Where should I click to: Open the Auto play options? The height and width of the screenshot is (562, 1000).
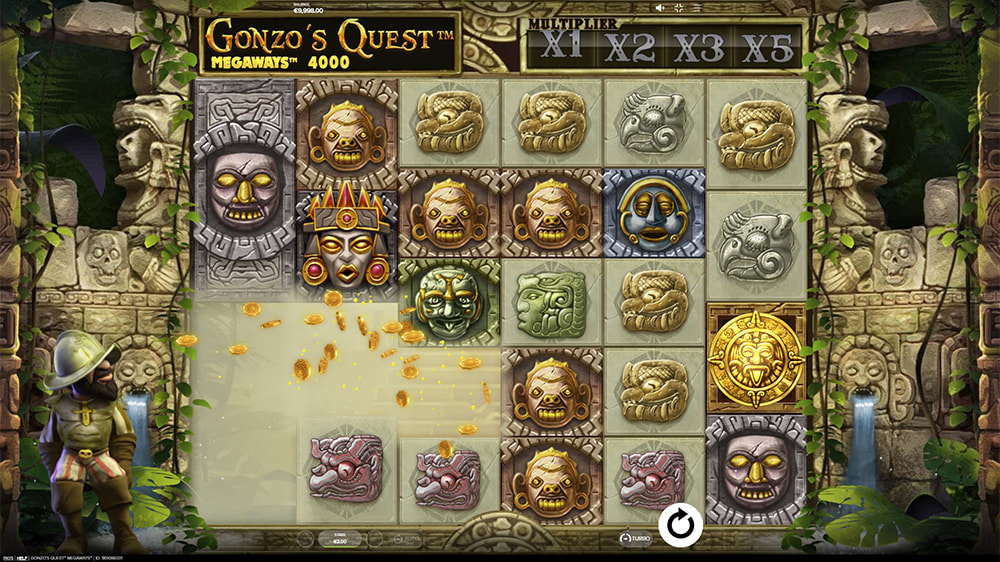(408, 538)
